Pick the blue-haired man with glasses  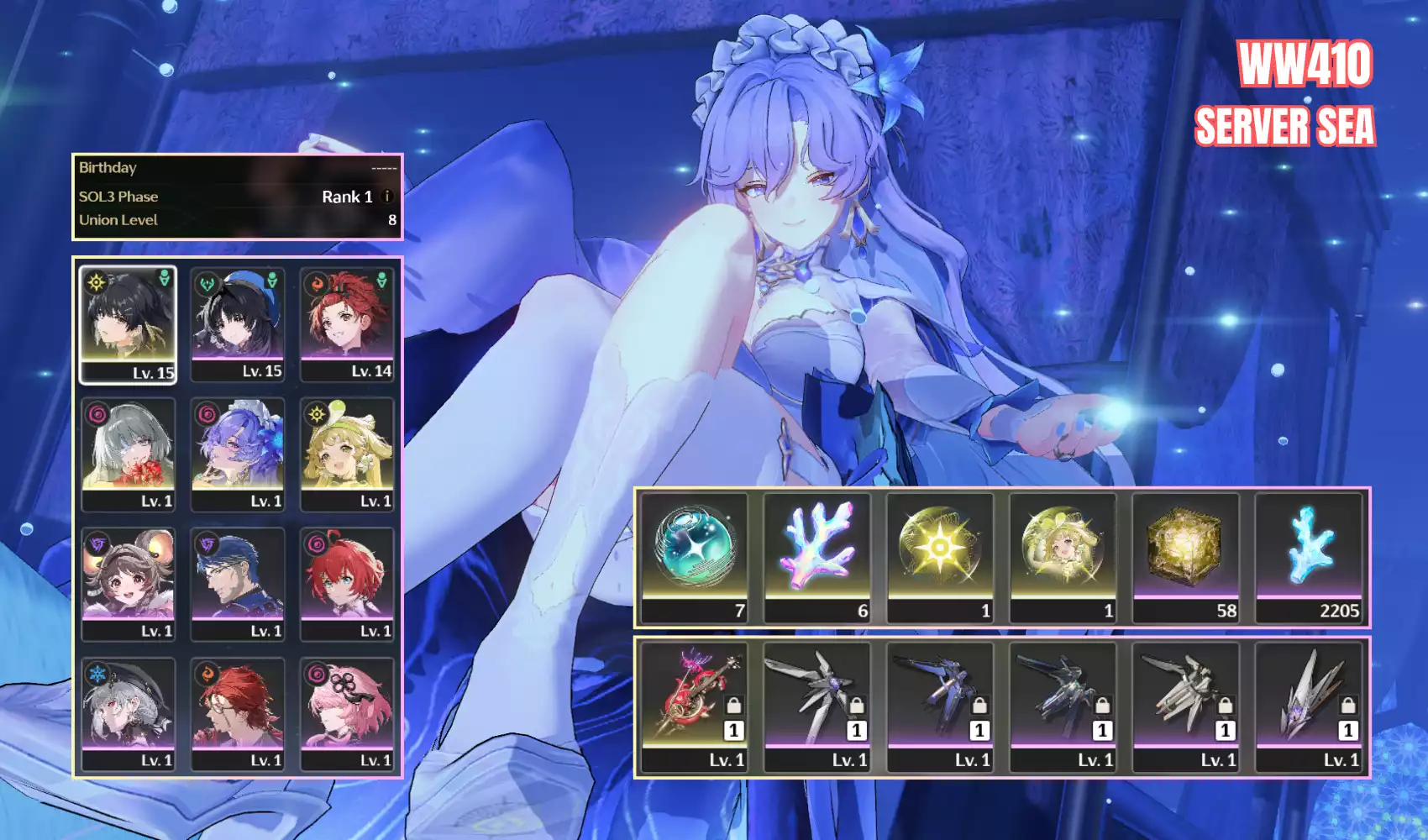238,585
